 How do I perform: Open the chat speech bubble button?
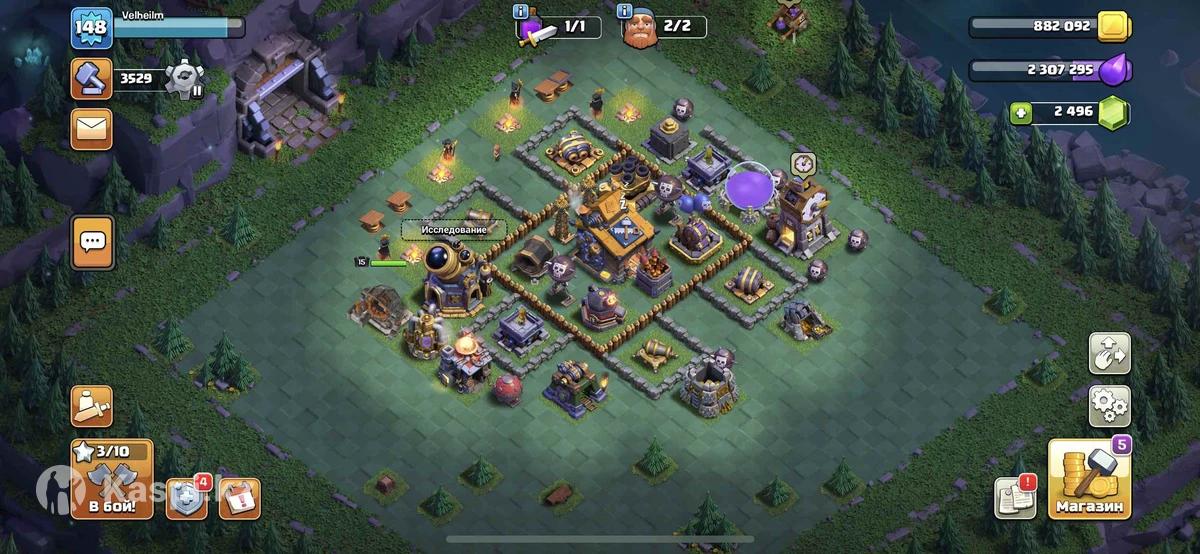(x=92, y=242)
